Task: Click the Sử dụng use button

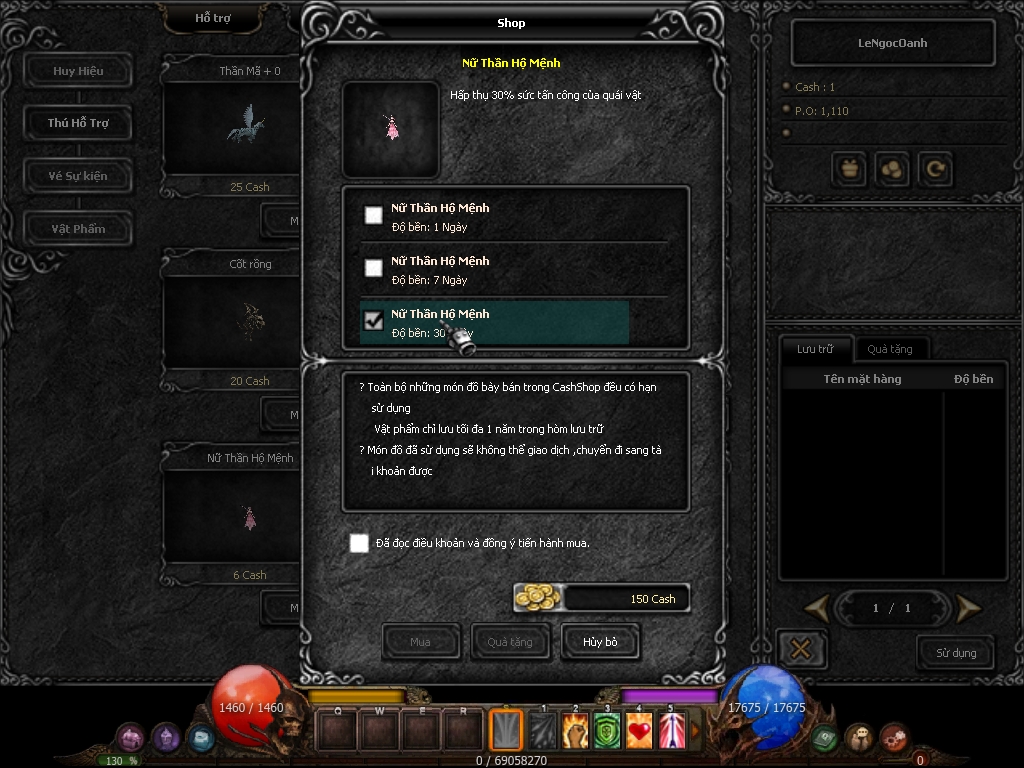Action: pyautogui.click(x=956, y=653)
